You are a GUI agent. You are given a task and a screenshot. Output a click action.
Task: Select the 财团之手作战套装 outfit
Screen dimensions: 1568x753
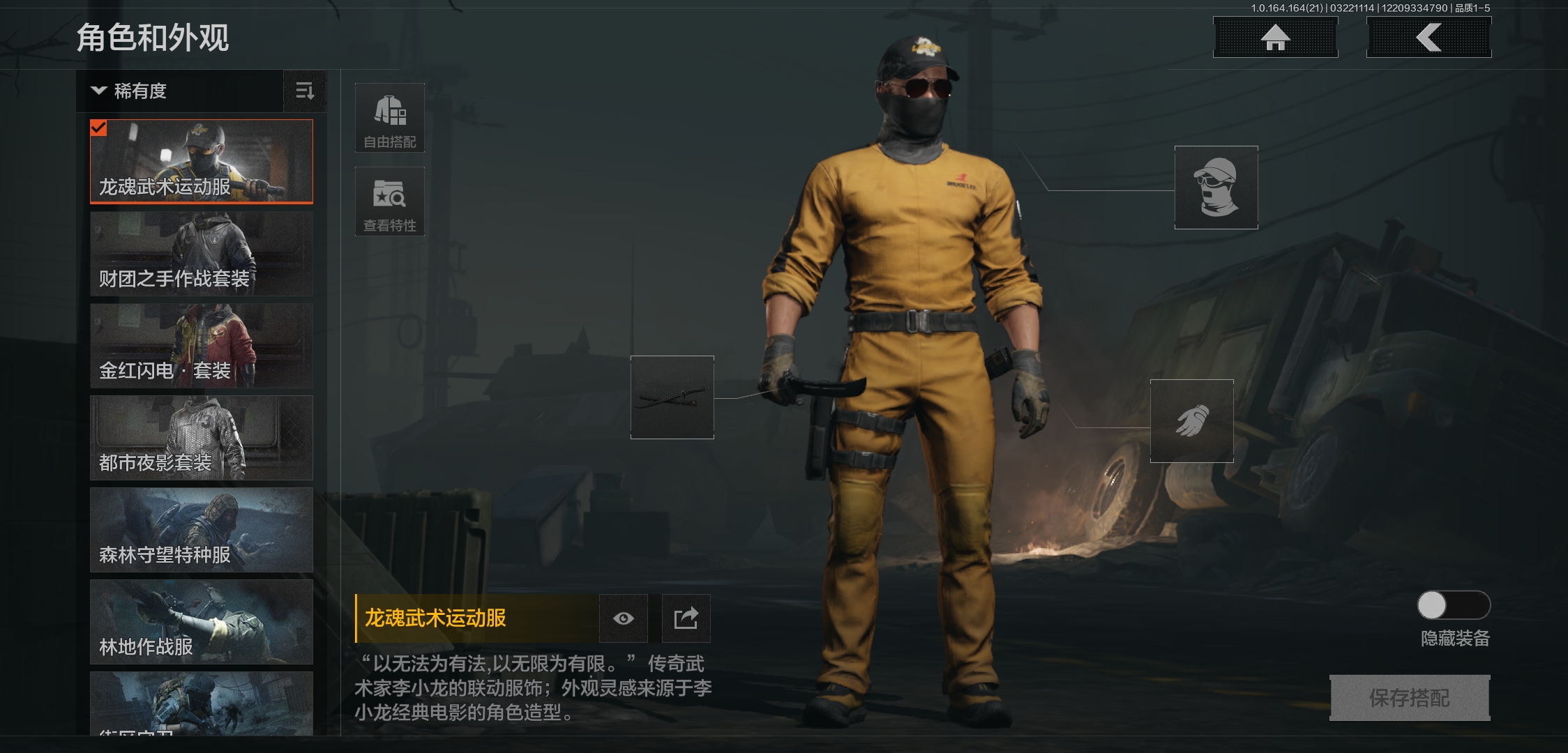point(202,253)
